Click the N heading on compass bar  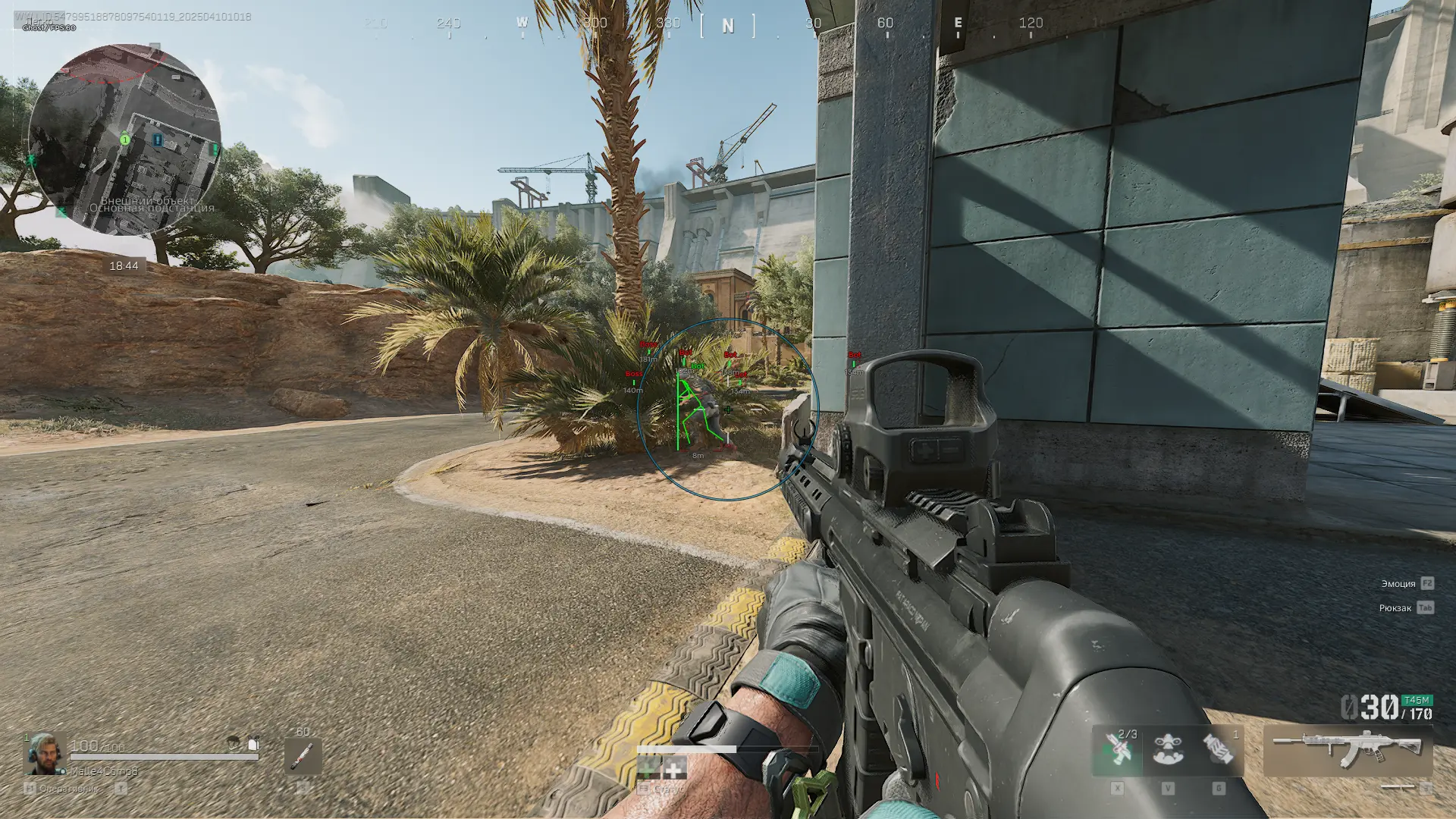728,27
